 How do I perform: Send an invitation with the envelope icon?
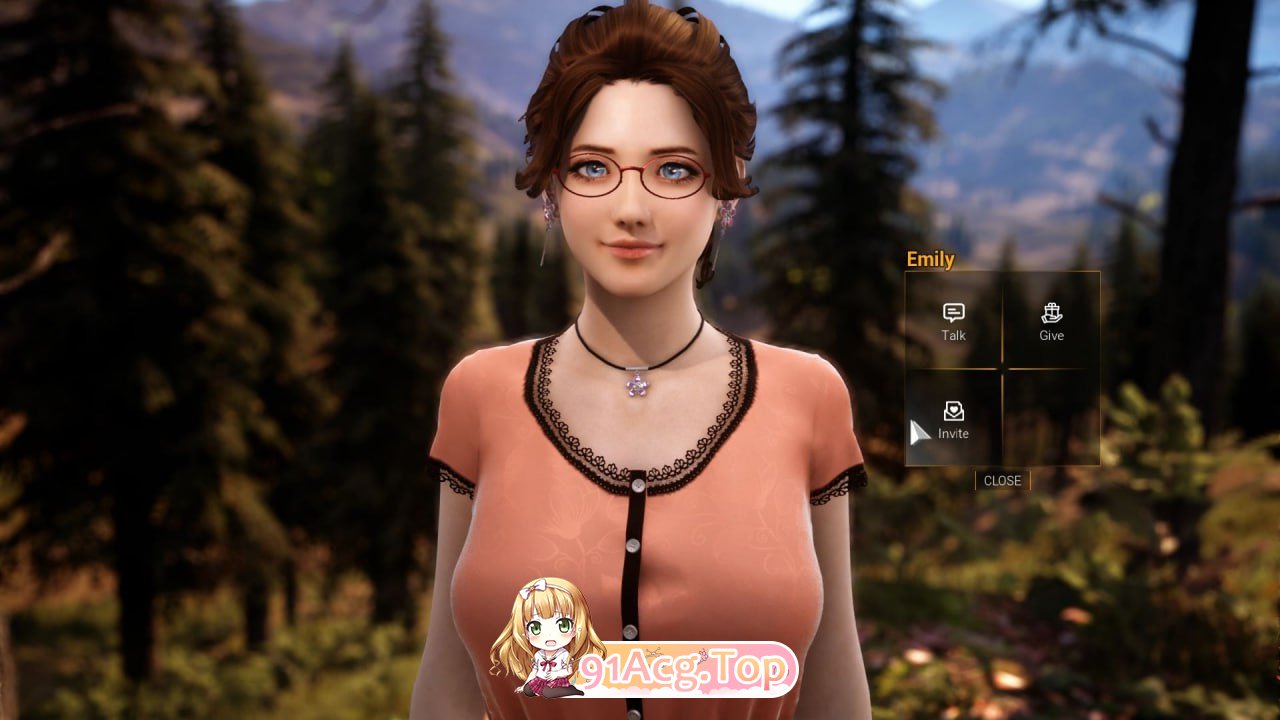pos(952,411)
